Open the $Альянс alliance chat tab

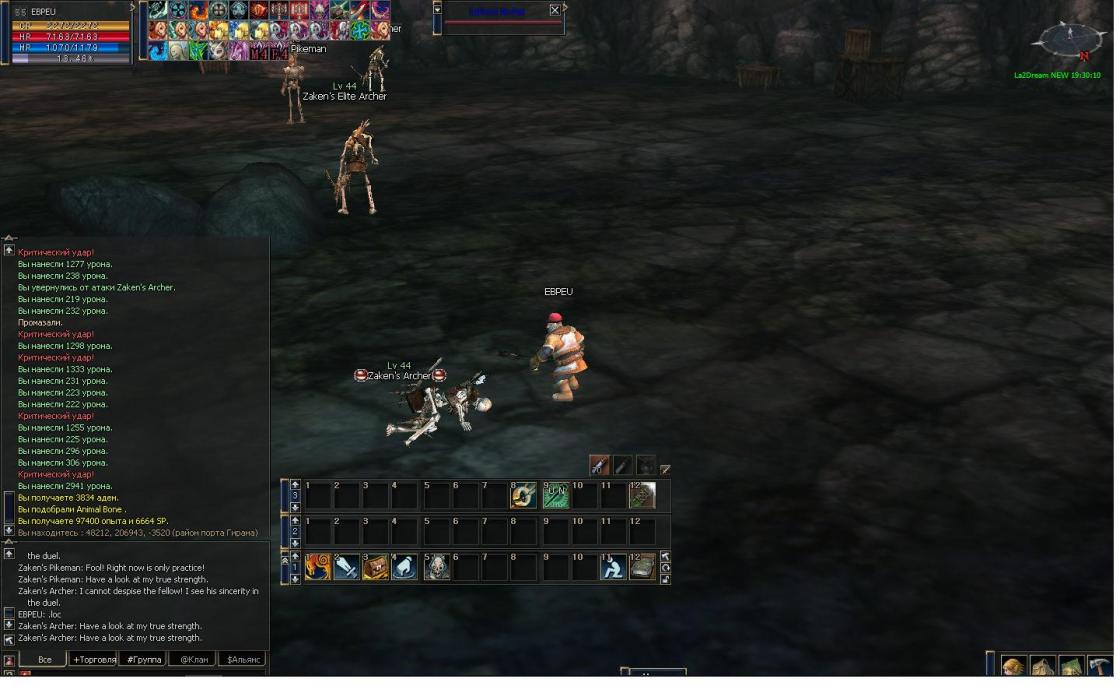coord(243,660)
